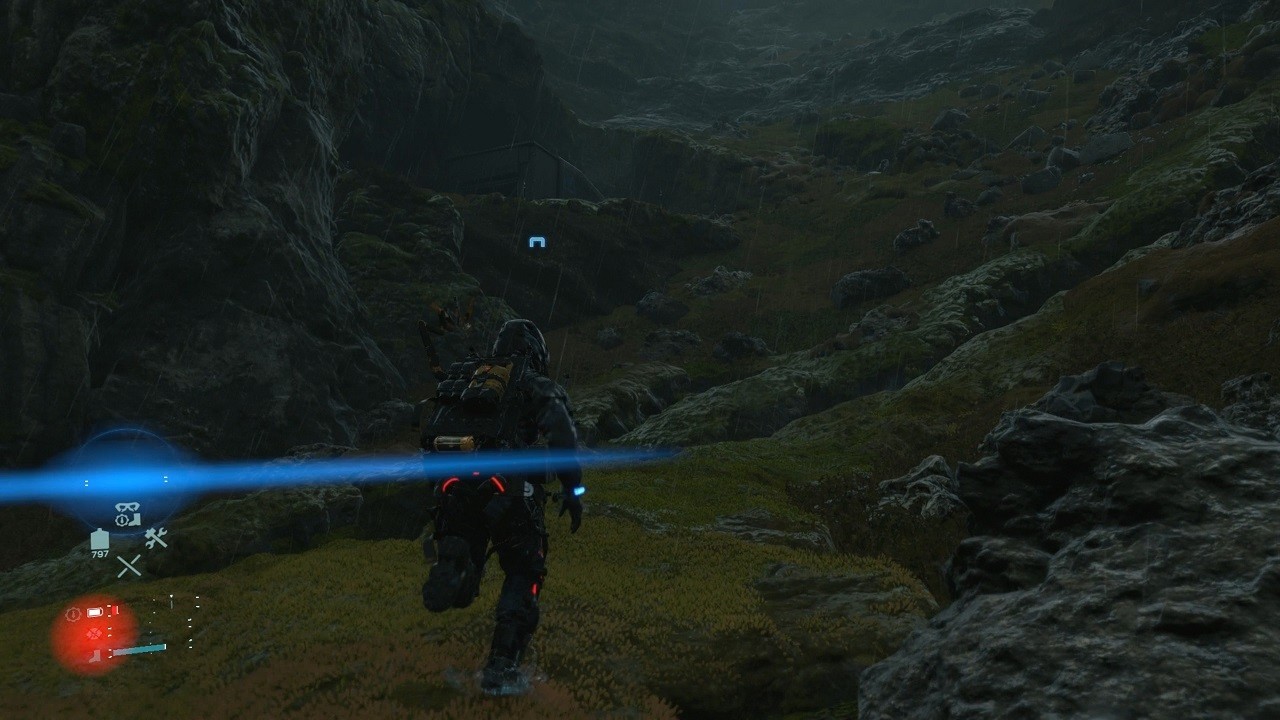This screenshot has height=720, width=1280.
Task: Select the circular download gear icon near health display
Action: pos(72,613)
